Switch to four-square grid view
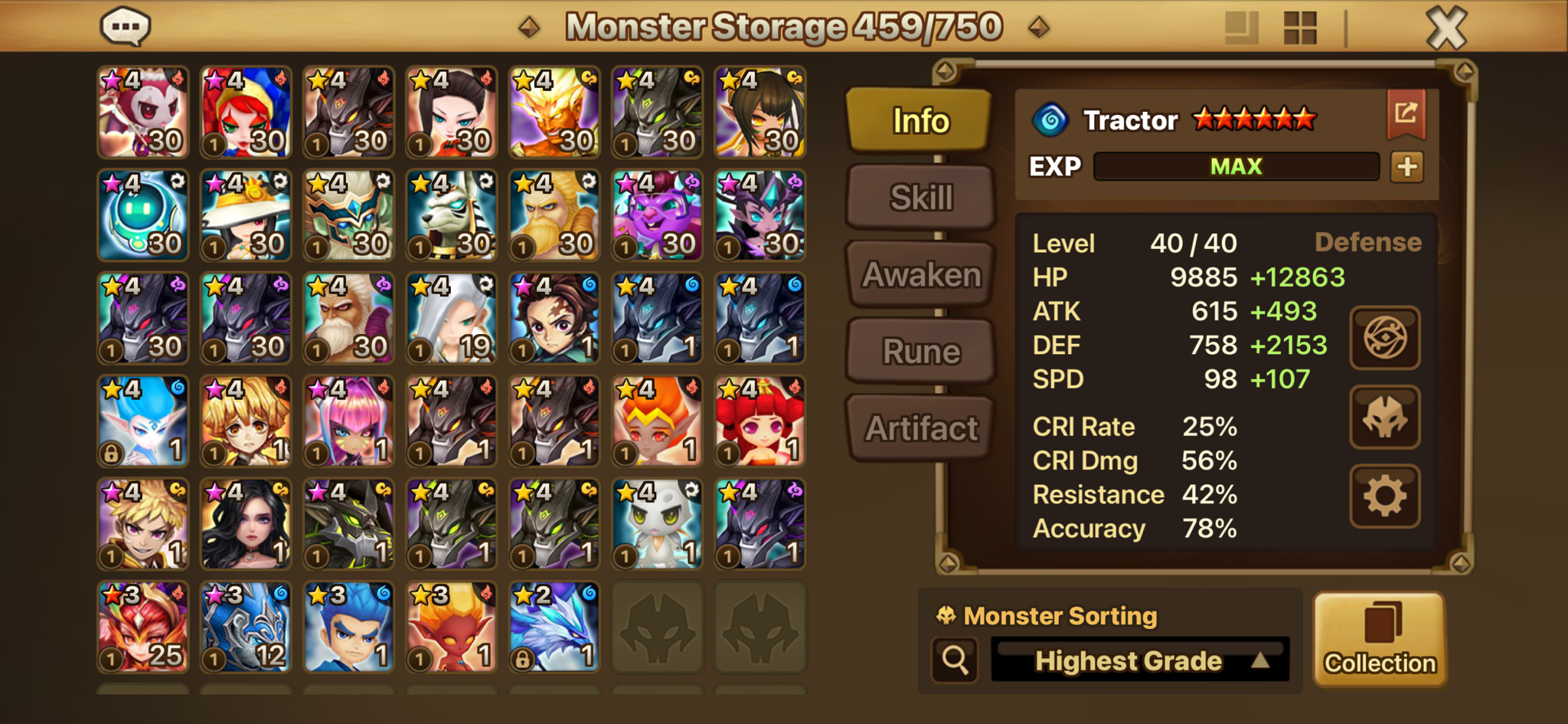 [x=1299, y=28]
